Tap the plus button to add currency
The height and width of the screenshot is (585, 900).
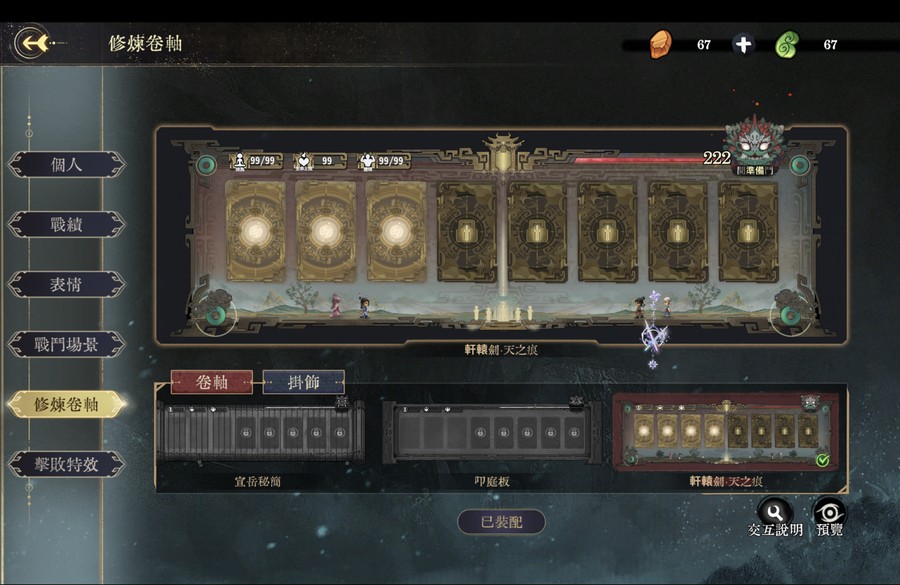(743, 45)
